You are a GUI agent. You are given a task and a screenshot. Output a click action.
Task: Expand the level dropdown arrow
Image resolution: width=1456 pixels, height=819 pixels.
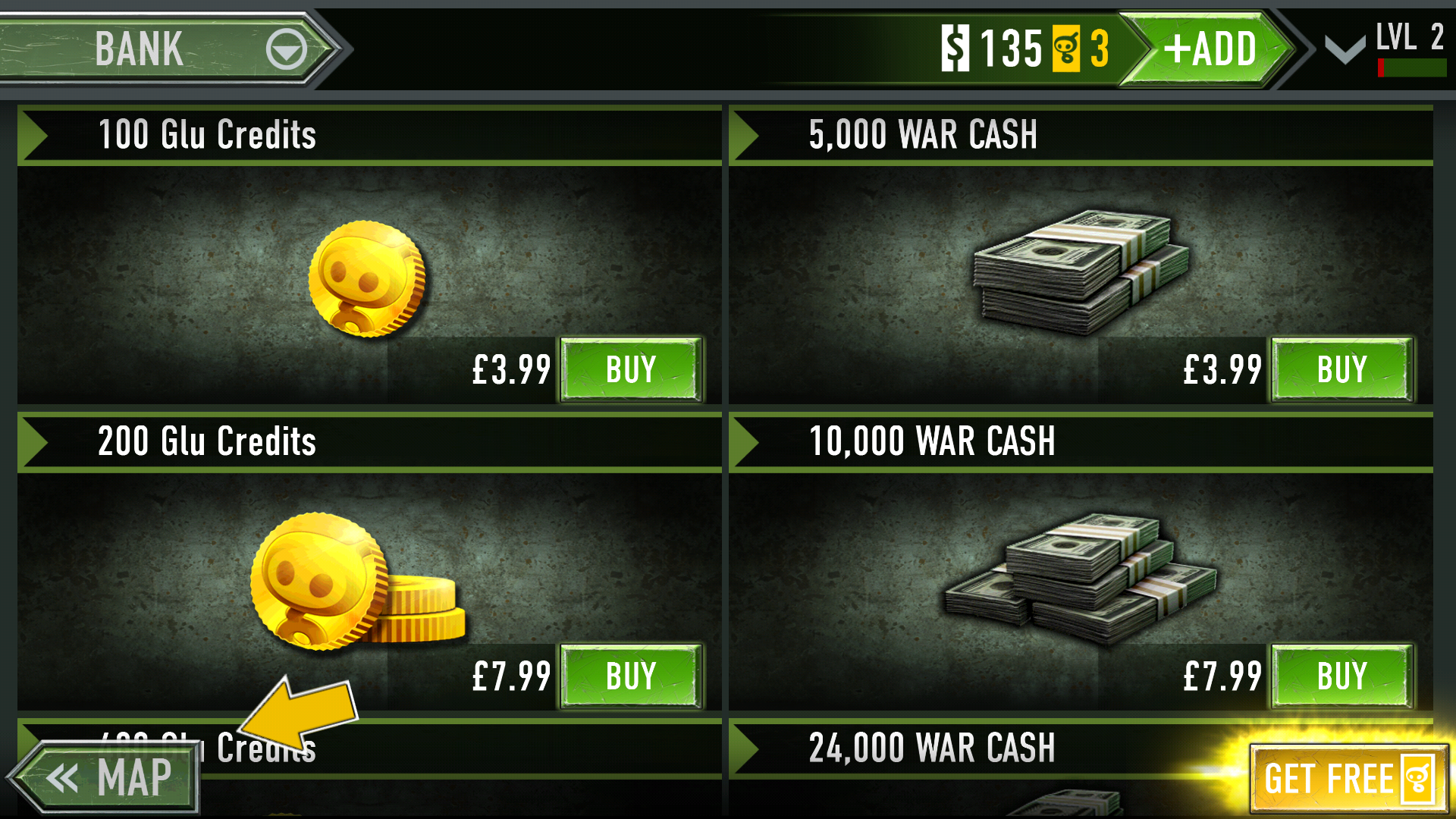pyautogui.click(x=1345, y=50)
